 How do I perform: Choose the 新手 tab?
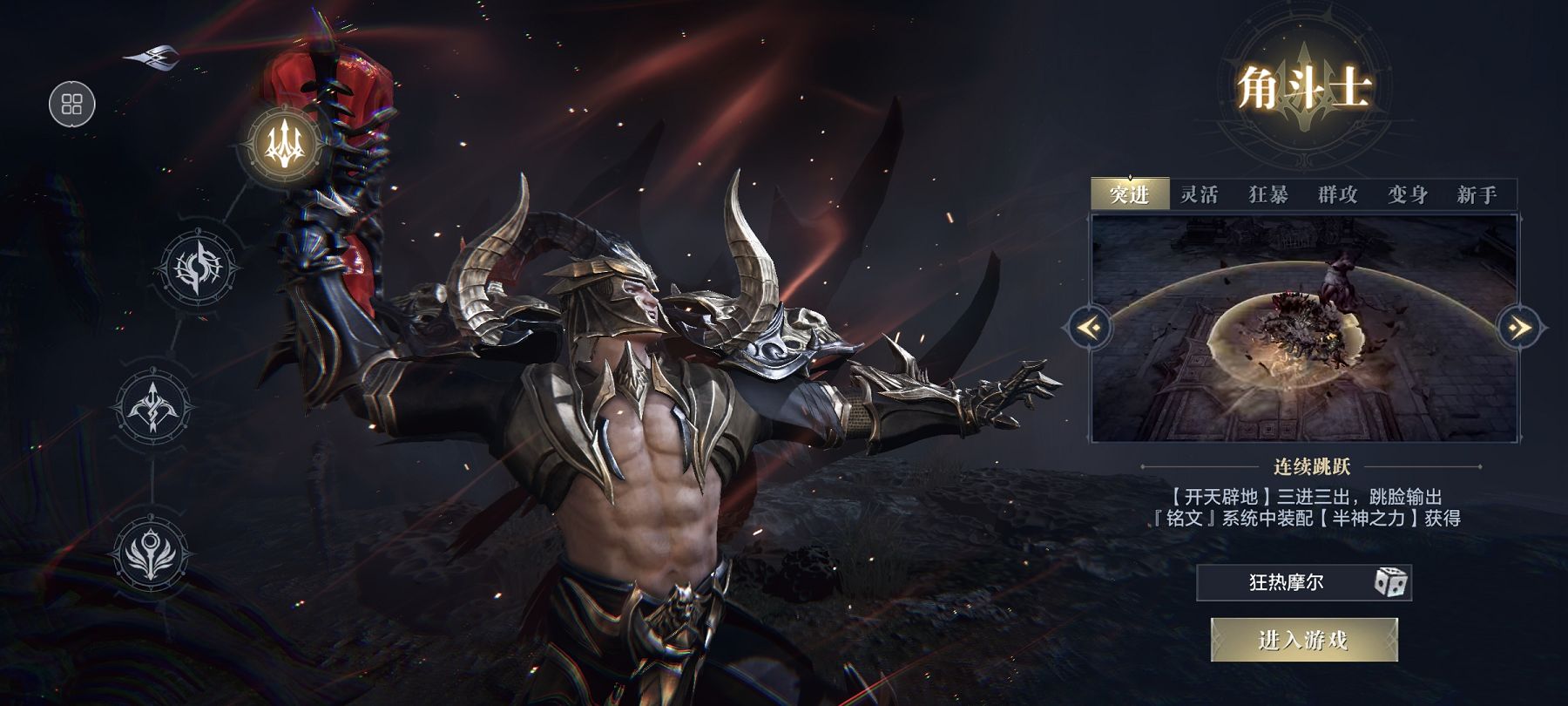click(1477, 194)
